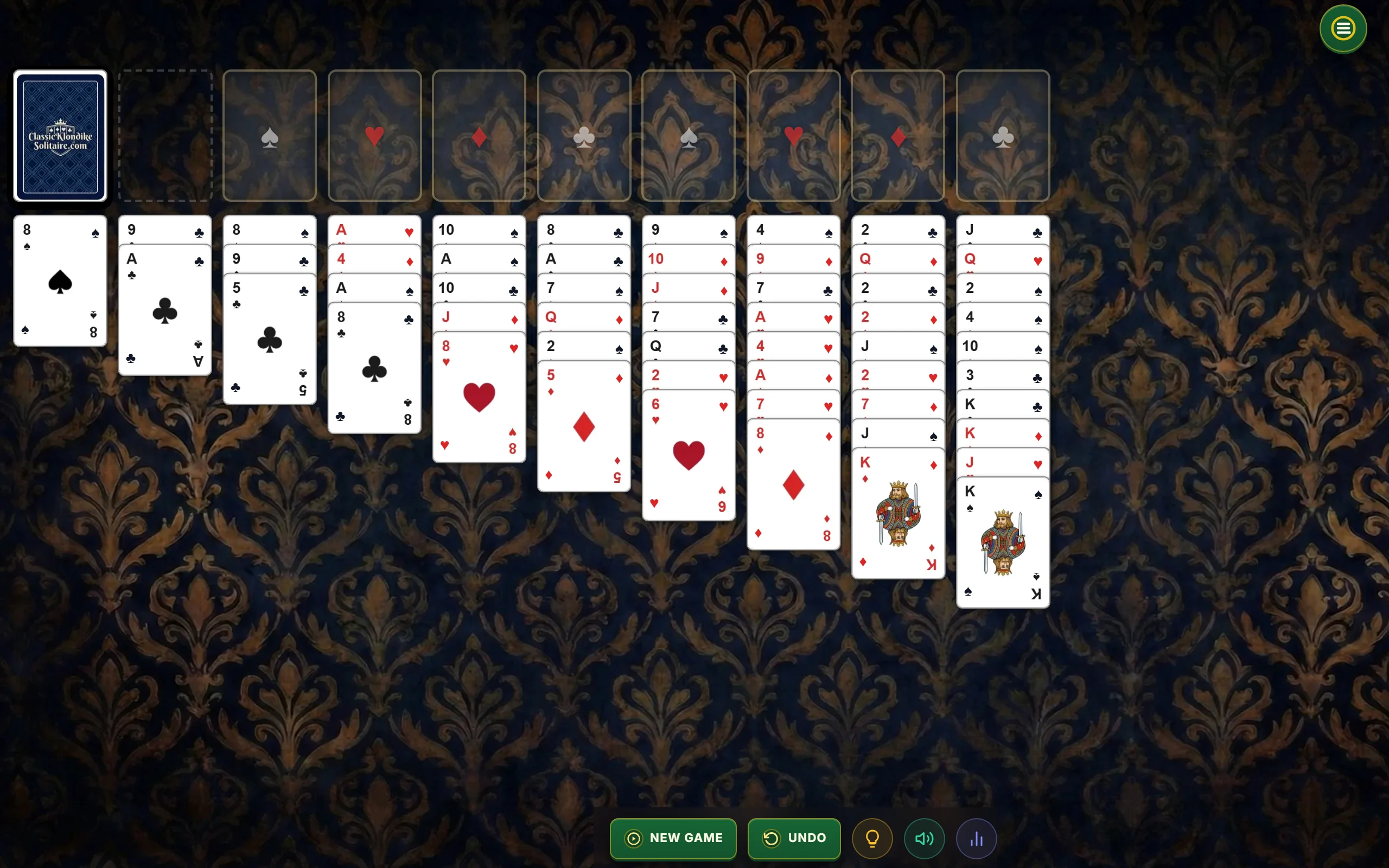Click the second spade foundation slot

click(x=688, y=136)
